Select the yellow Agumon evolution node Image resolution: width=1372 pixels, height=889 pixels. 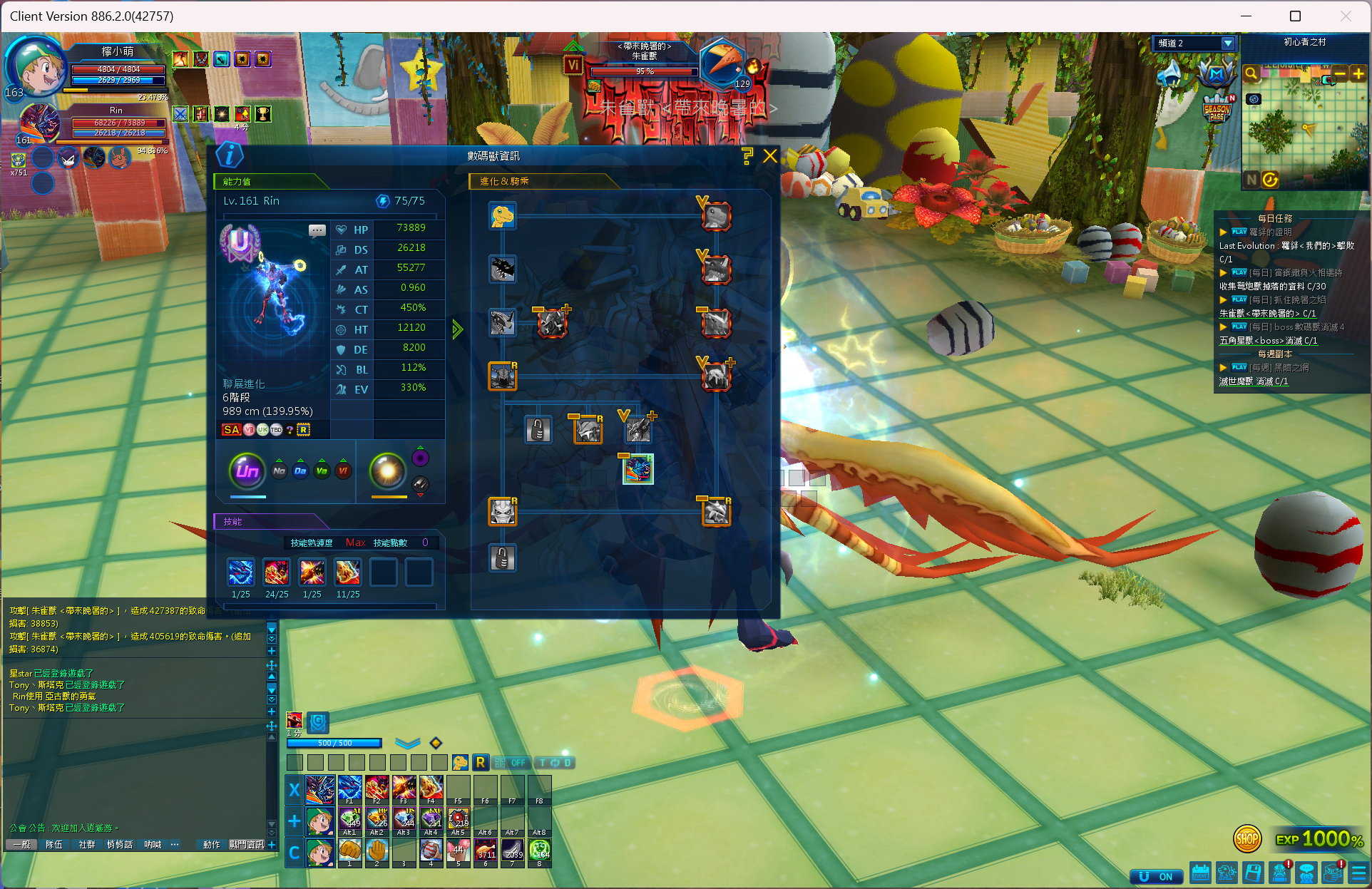[x=502, y=215]
